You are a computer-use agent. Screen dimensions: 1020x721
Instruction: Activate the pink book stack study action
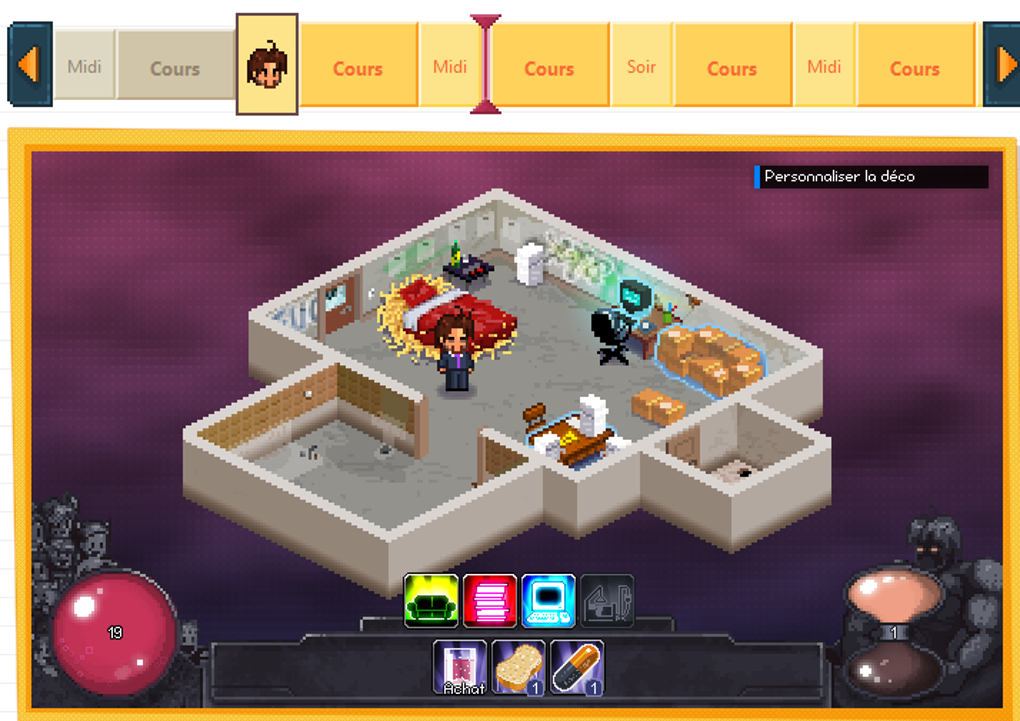pyautogui.click(x=490, y=600)
